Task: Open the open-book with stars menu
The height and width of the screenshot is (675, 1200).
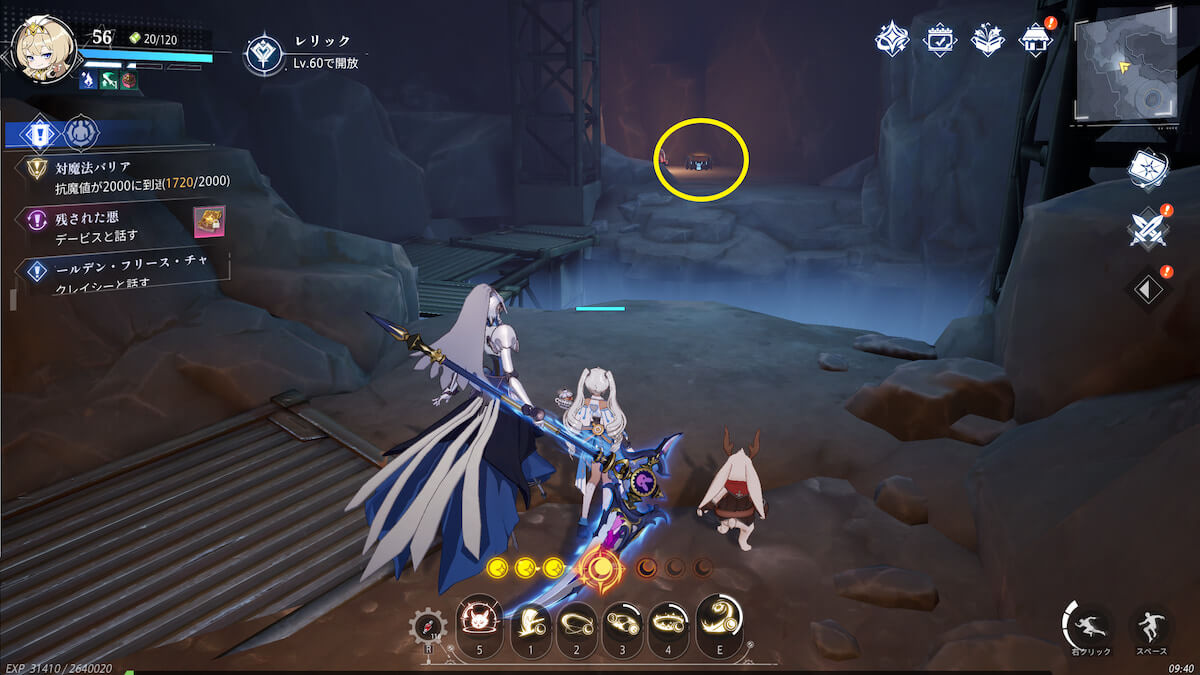Action: 988,39
